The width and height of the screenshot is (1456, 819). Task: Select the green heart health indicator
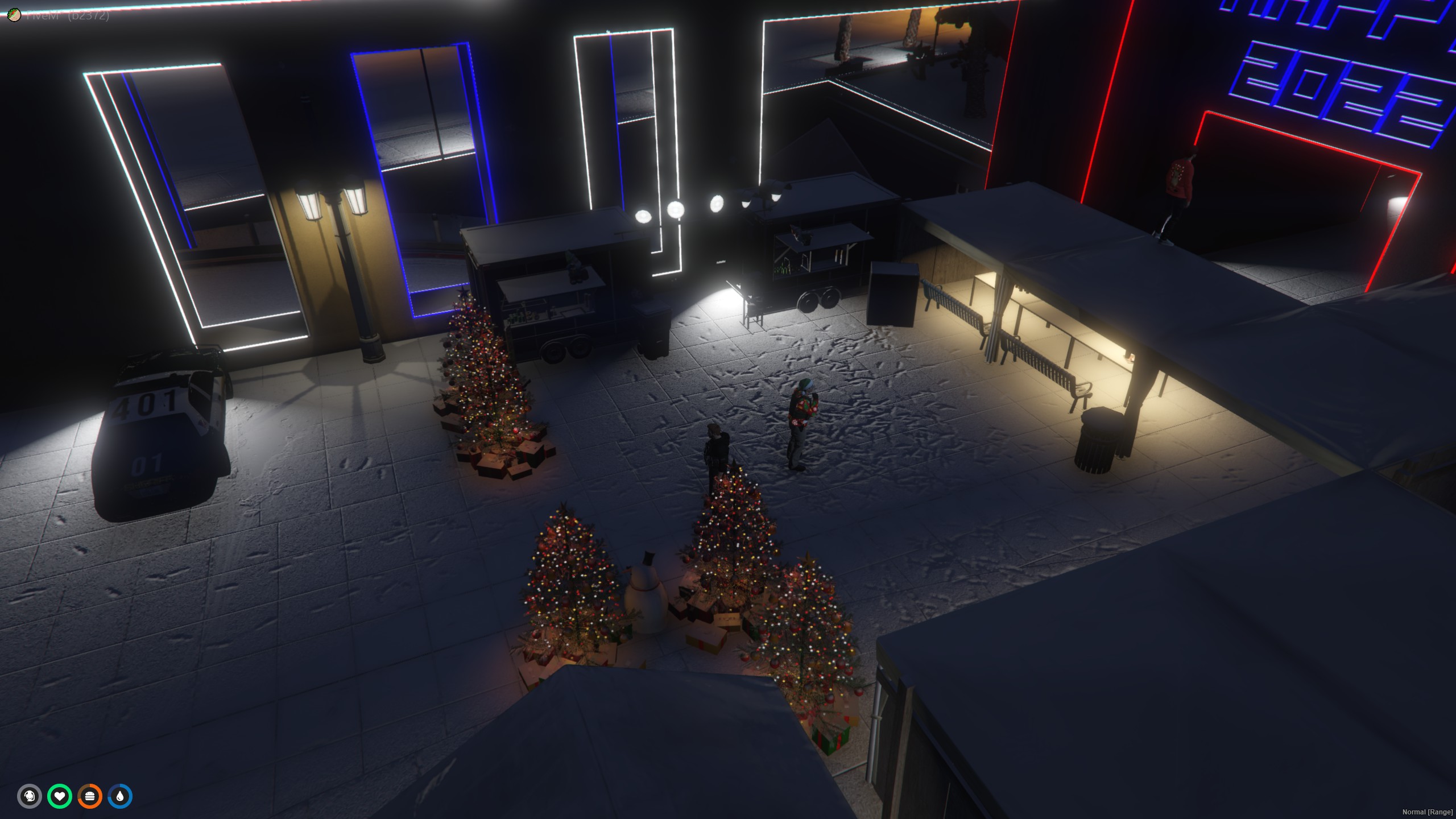coord(61,796)
